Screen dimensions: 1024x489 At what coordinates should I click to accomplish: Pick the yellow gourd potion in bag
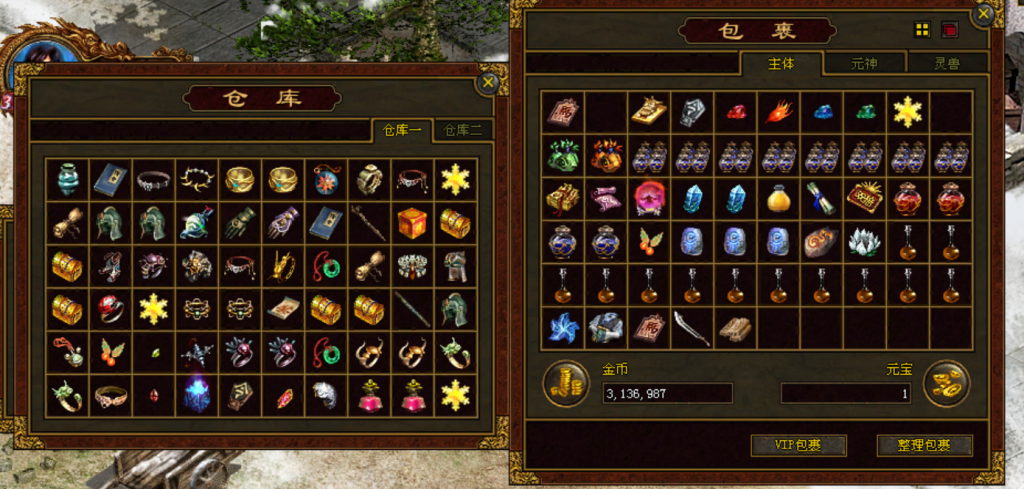(x=778, y=198)
